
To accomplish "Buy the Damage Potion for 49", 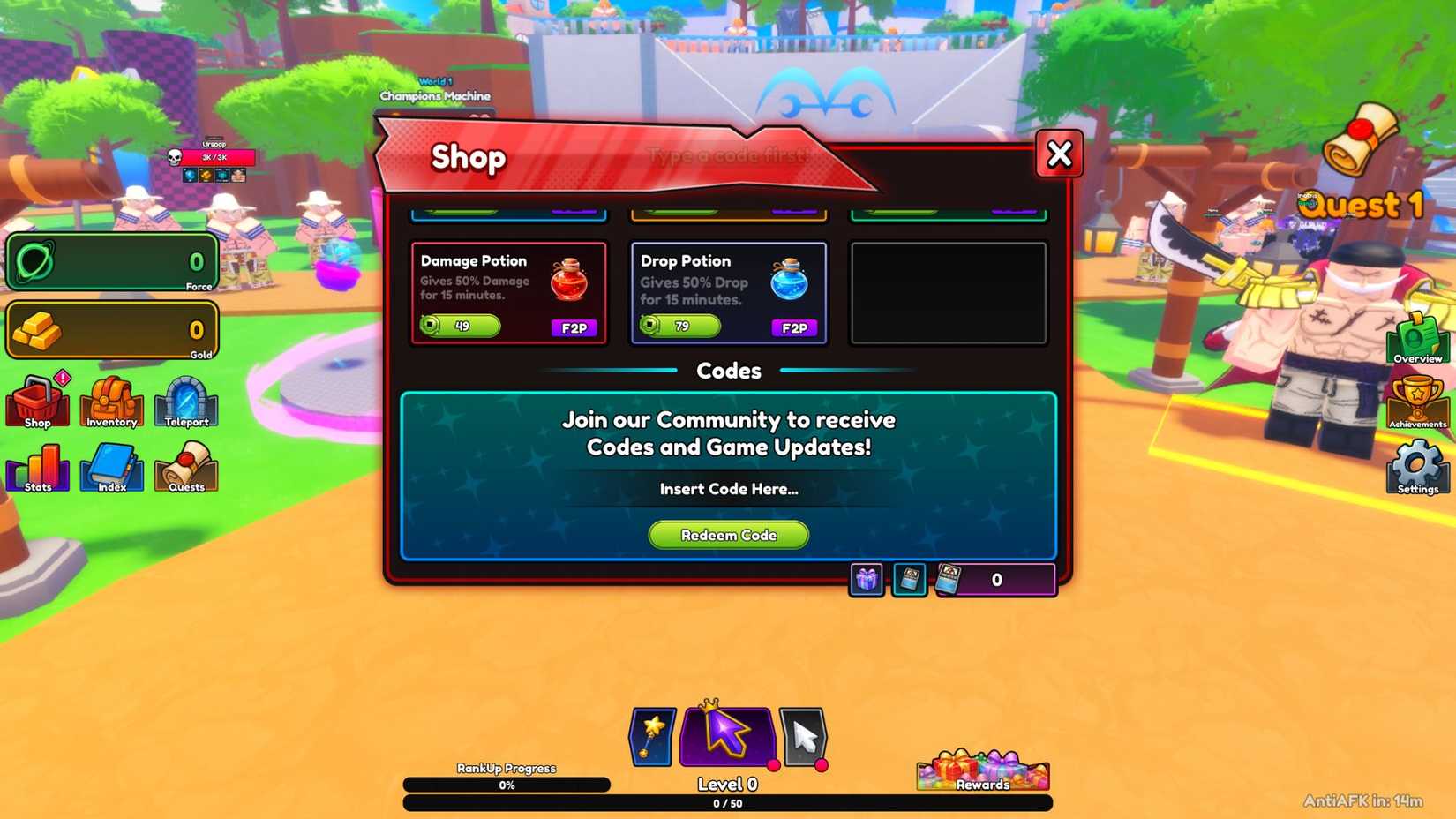I will (x=459, y=327).
